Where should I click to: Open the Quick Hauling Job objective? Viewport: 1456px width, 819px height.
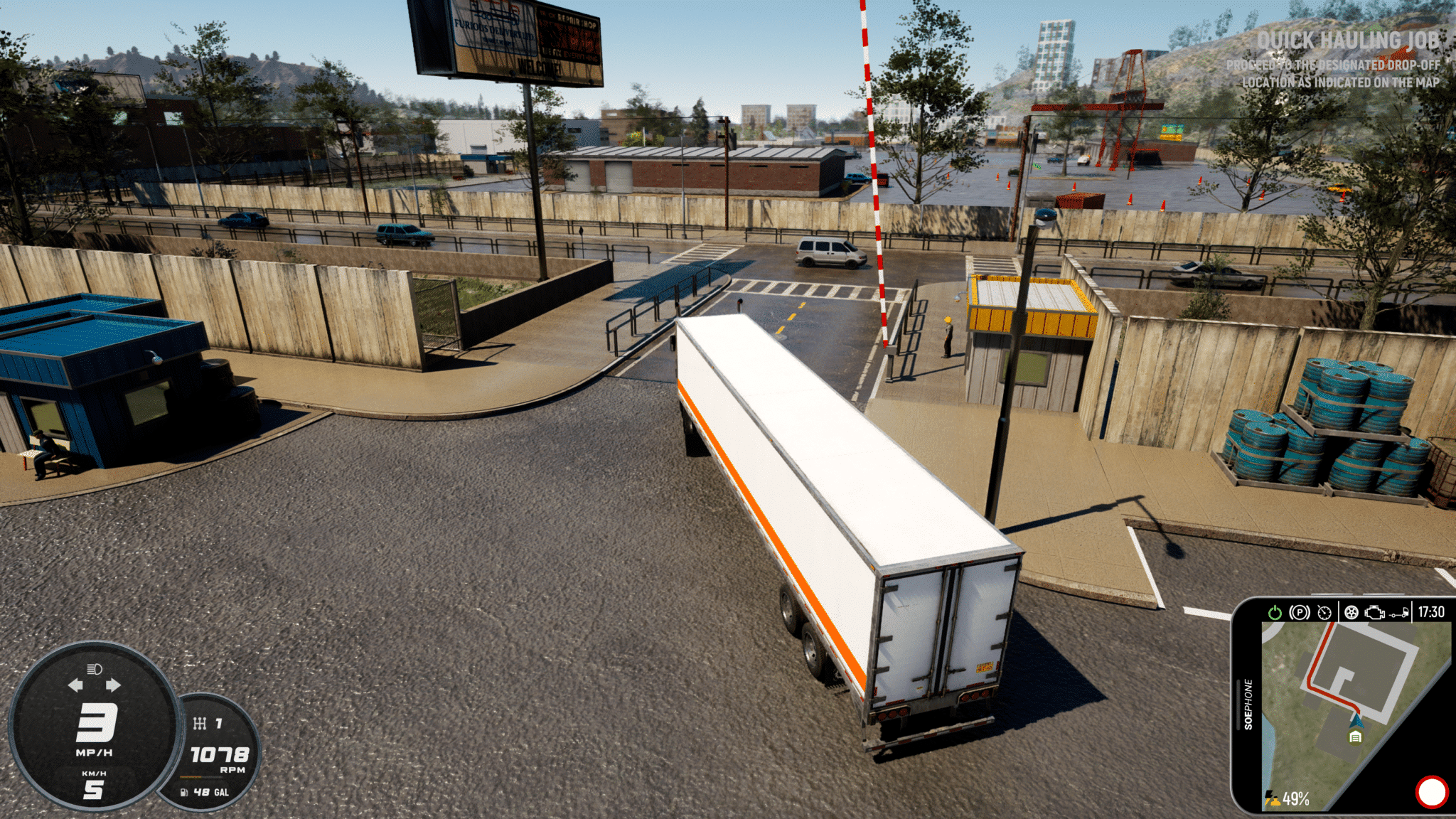pyautogui.click(x=1347, y=41)
